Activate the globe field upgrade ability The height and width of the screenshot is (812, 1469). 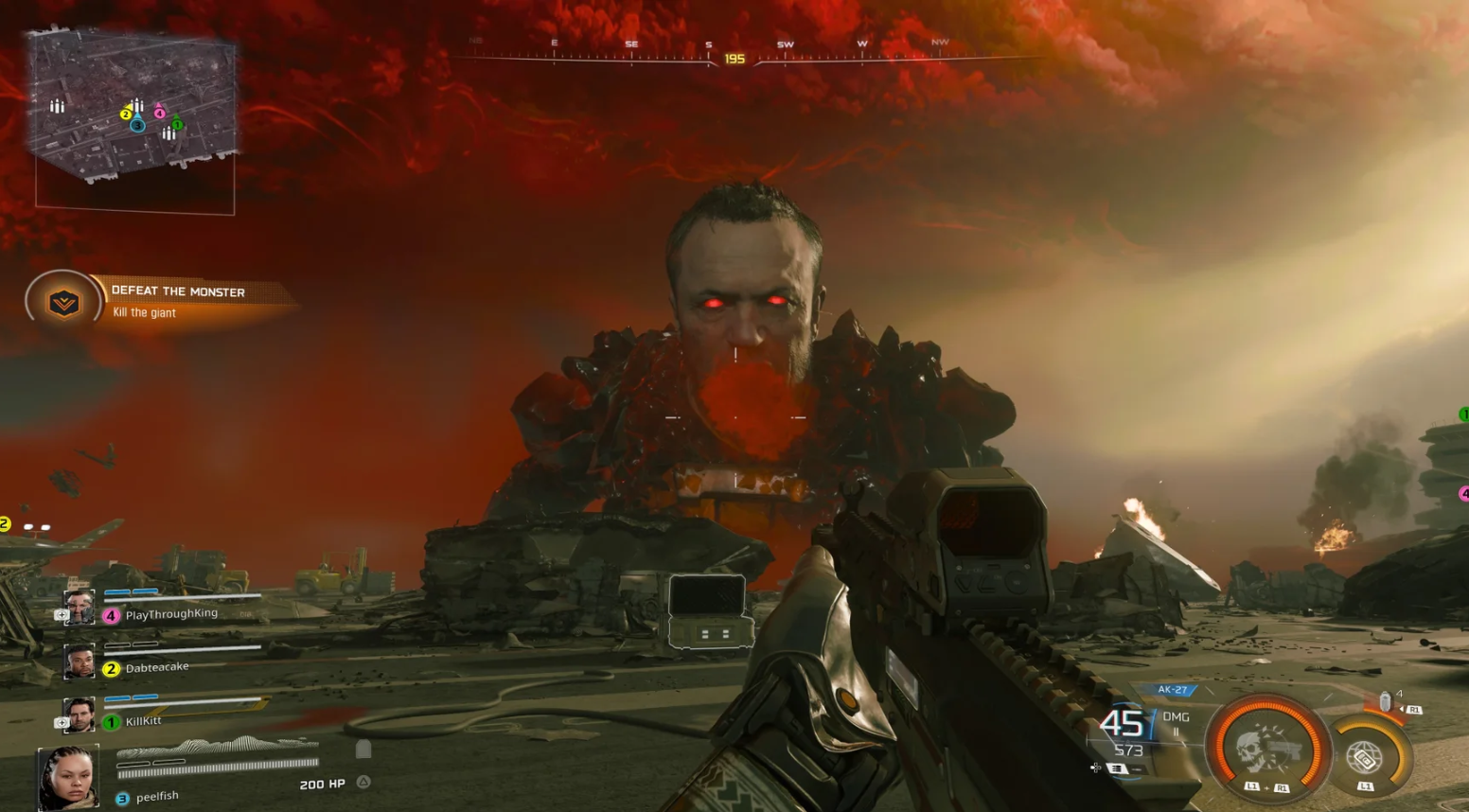[1365, 757]
